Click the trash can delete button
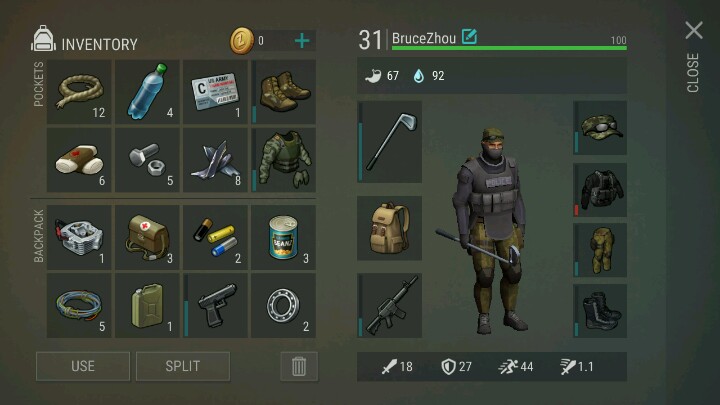The height and width of the screenshot is (405, 720). (x=298, y=366)
